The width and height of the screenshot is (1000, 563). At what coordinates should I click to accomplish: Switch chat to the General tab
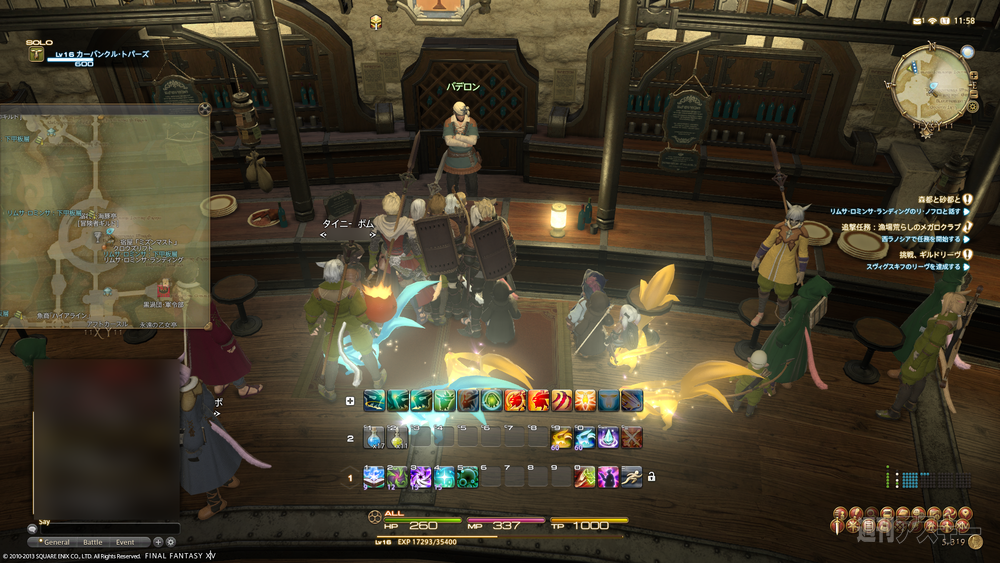point(57,542)
